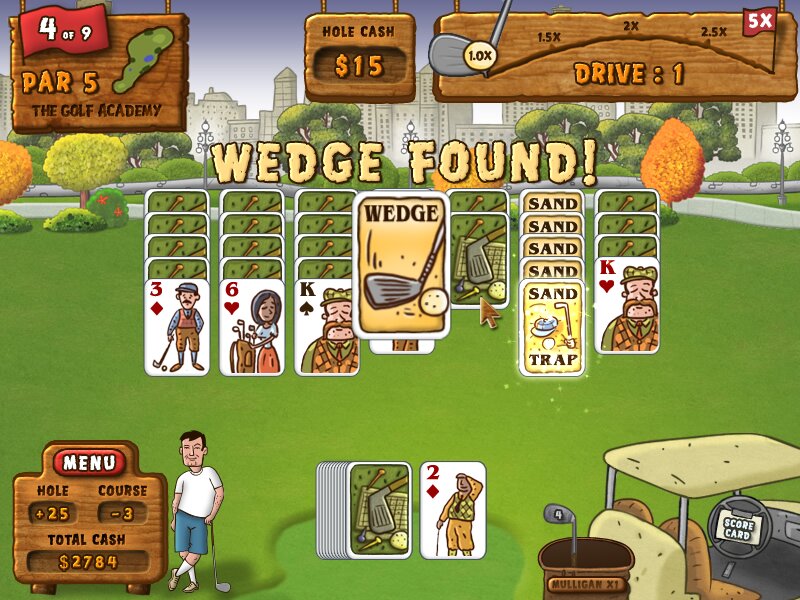Select the King of hearts card
800x600 pixels.
pos(627,306)
